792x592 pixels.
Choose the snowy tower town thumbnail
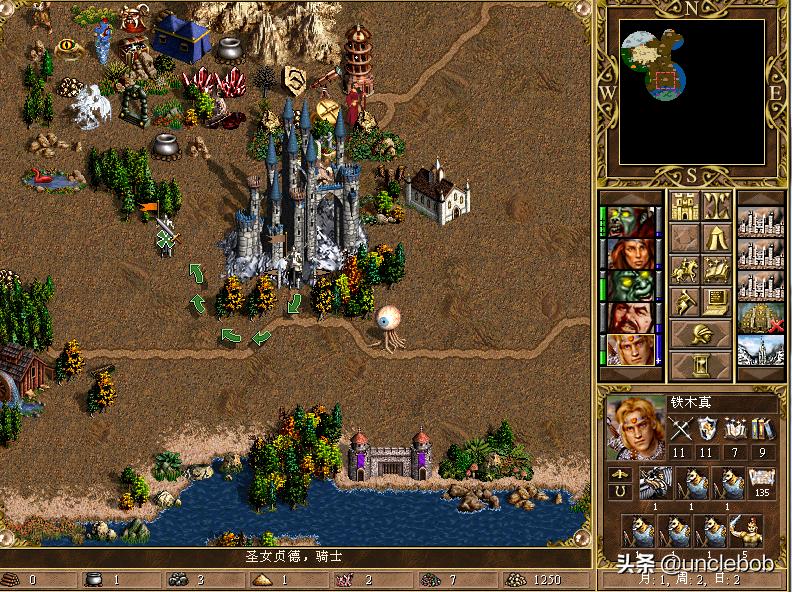[x=760, y=350]
